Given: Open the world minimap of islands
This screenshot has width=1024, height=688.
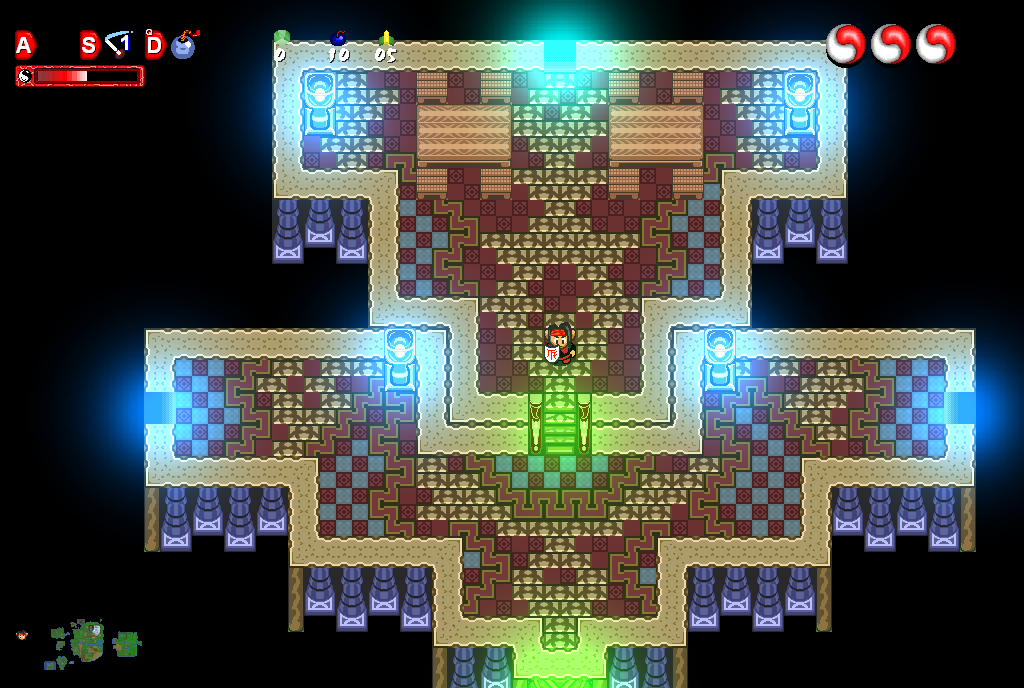Looking at the screenshot, I should [92, 642].
